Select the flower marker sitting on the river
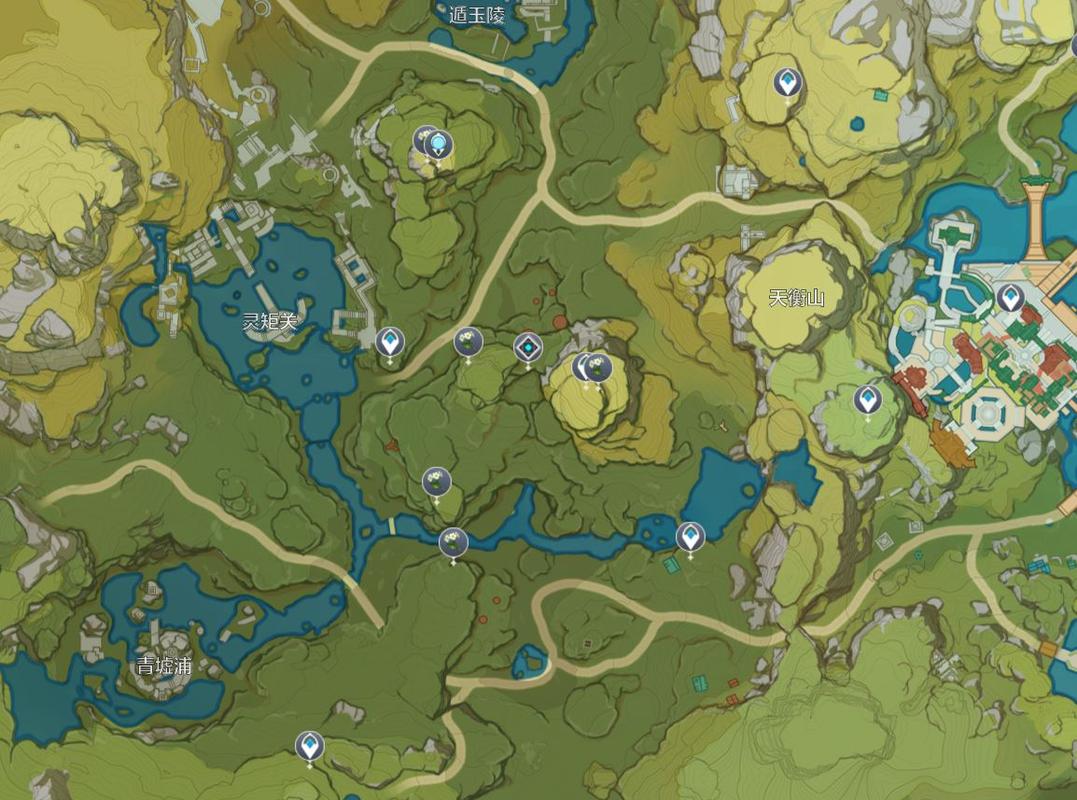Image resolution: width=1077 pixels, height=800 pixels. pos(453,543)
